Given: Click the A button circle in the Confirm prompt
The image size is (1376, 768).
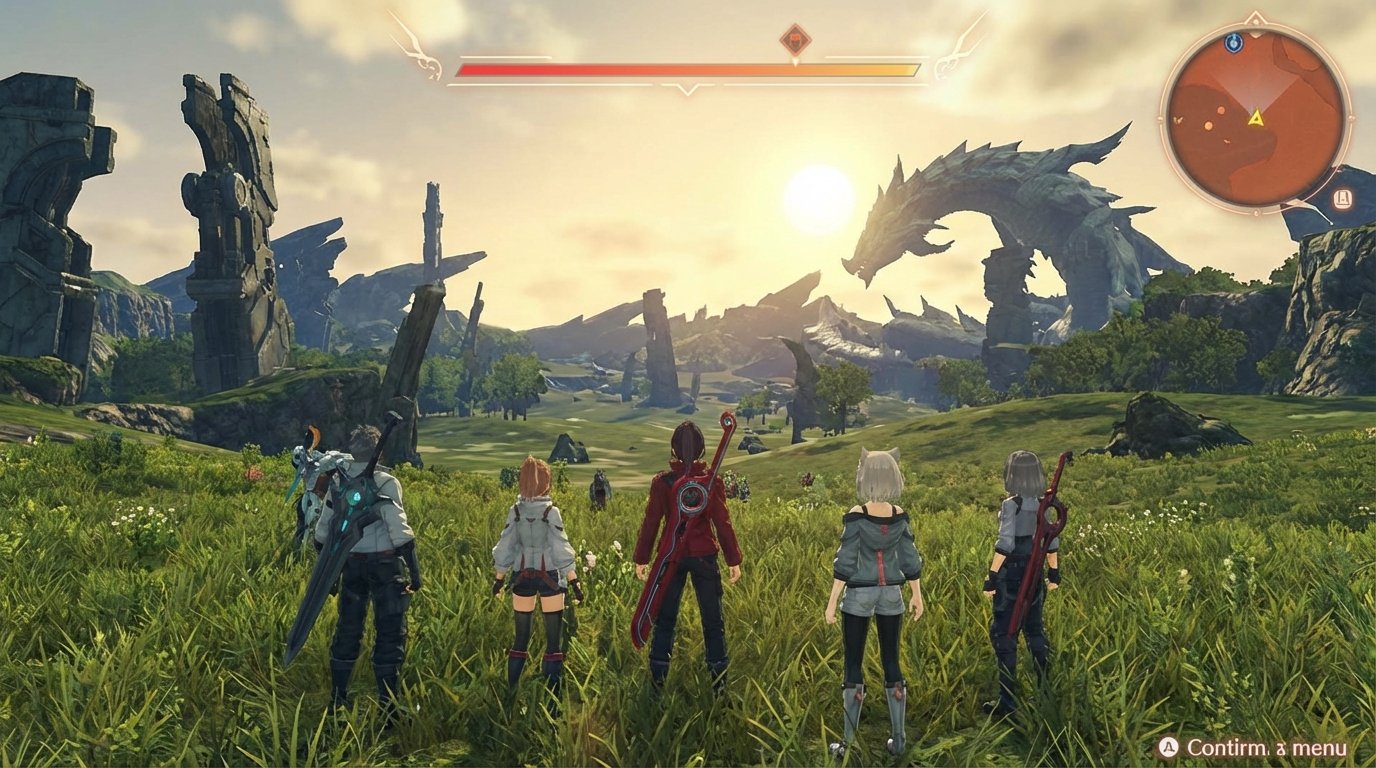Looking at the screenshot, I should click(1168, 746).
